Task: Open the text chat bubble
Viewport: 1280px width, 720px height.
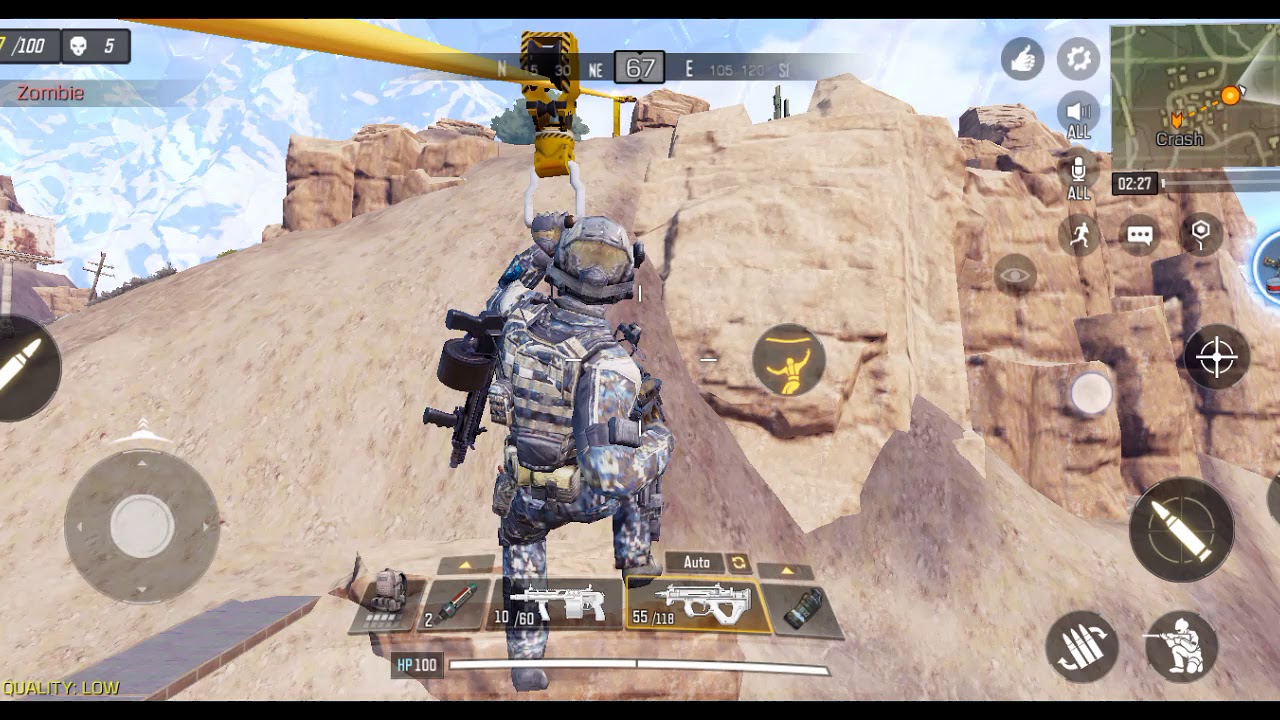Action: coord(1140,235)
